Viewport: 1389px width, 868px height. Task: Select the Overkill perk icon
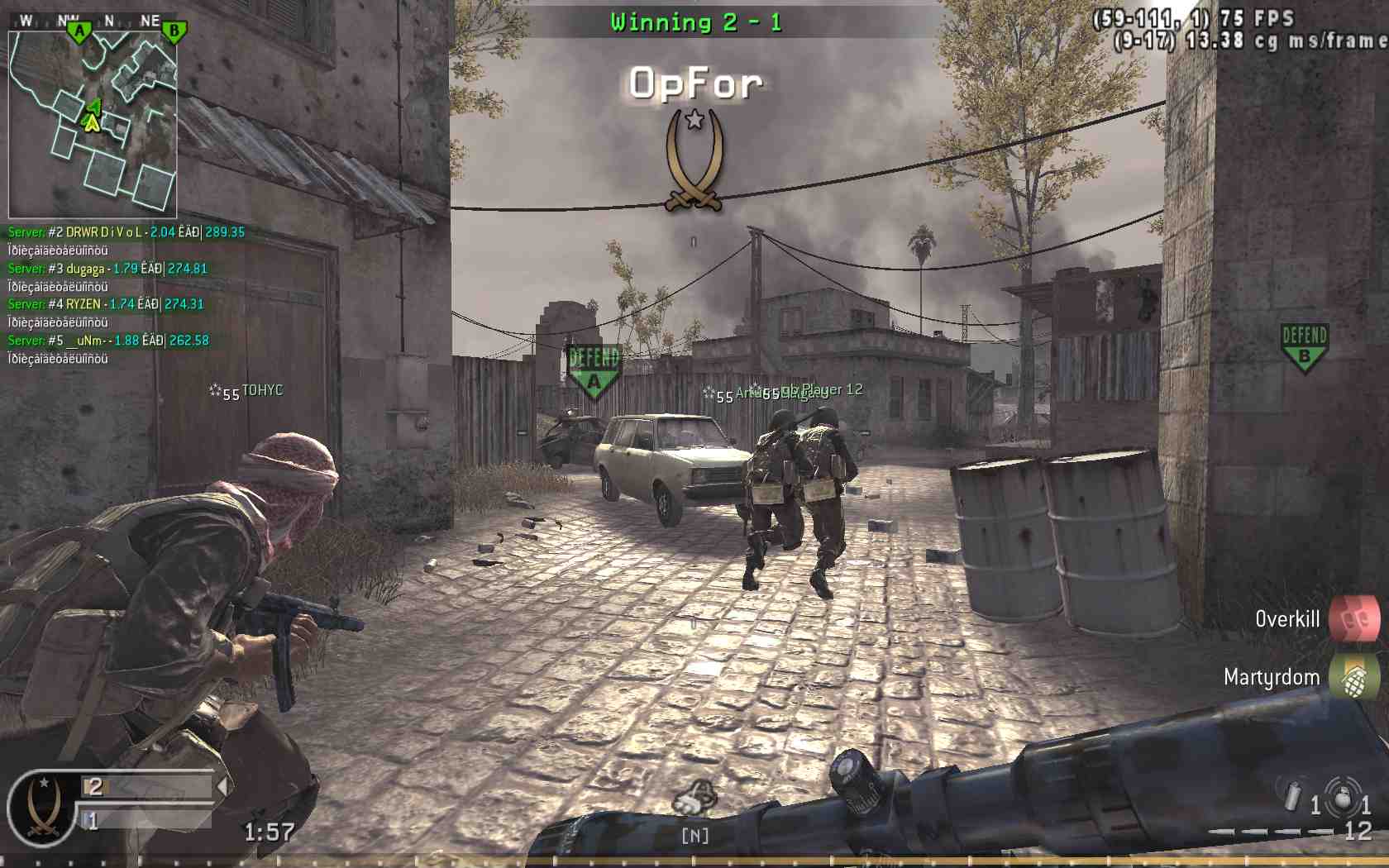pyautogui.click(x=1354, y=618)
